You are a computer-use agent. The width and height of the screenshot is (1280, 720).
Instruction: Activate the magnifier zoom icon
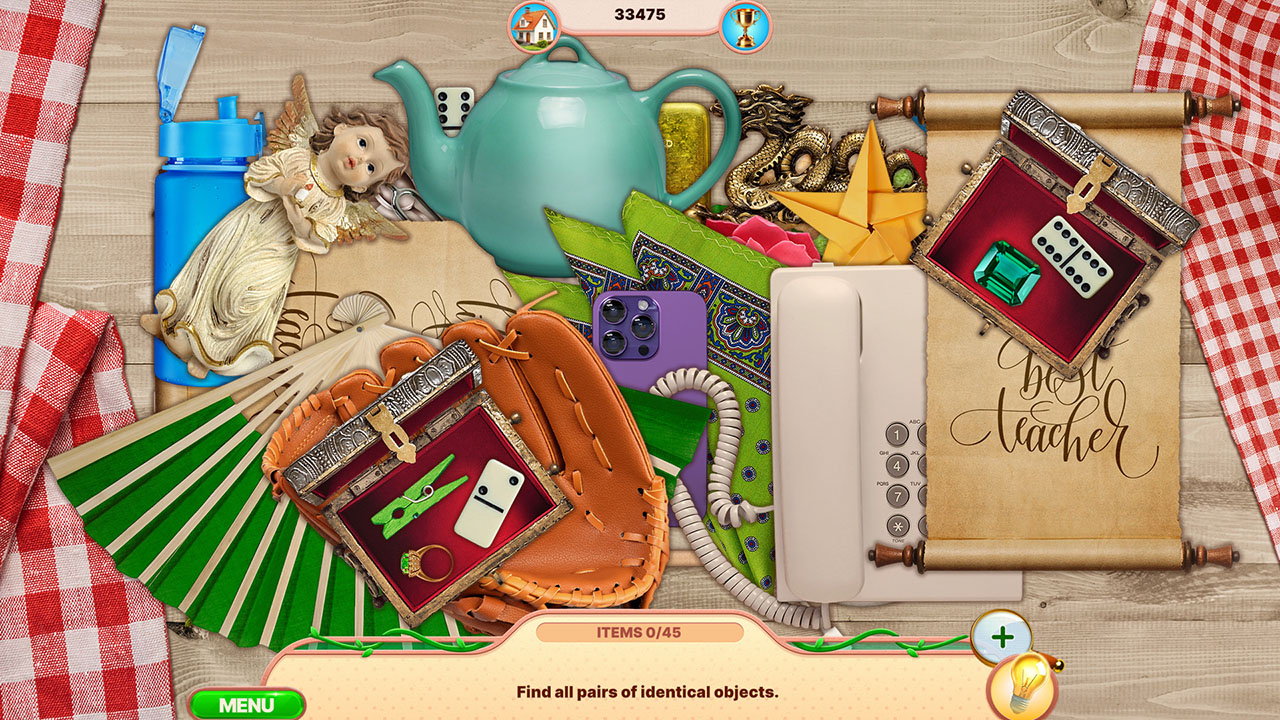(x=1000, y=637)
